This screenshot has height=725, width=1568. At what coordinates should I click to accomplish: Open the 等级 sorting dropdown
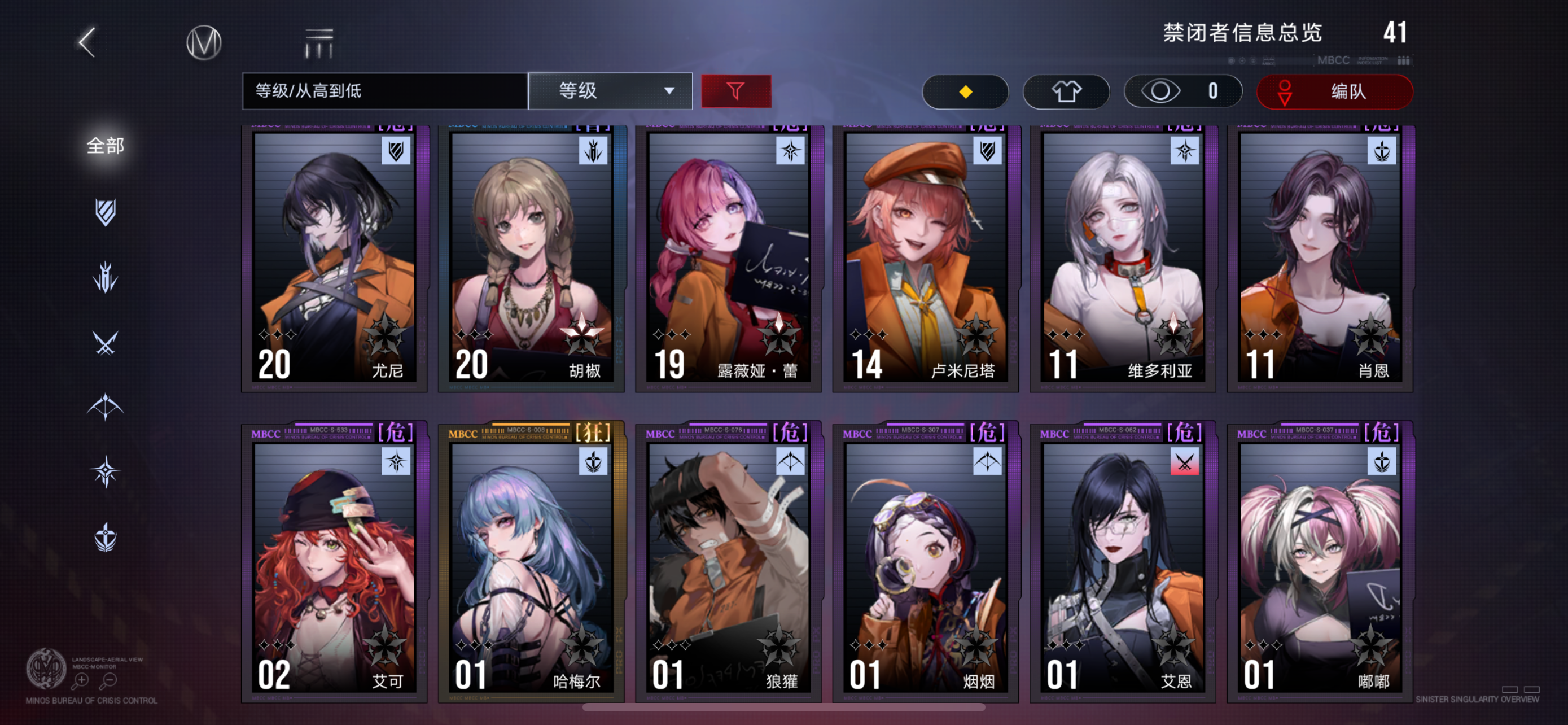tap(611, 91)
